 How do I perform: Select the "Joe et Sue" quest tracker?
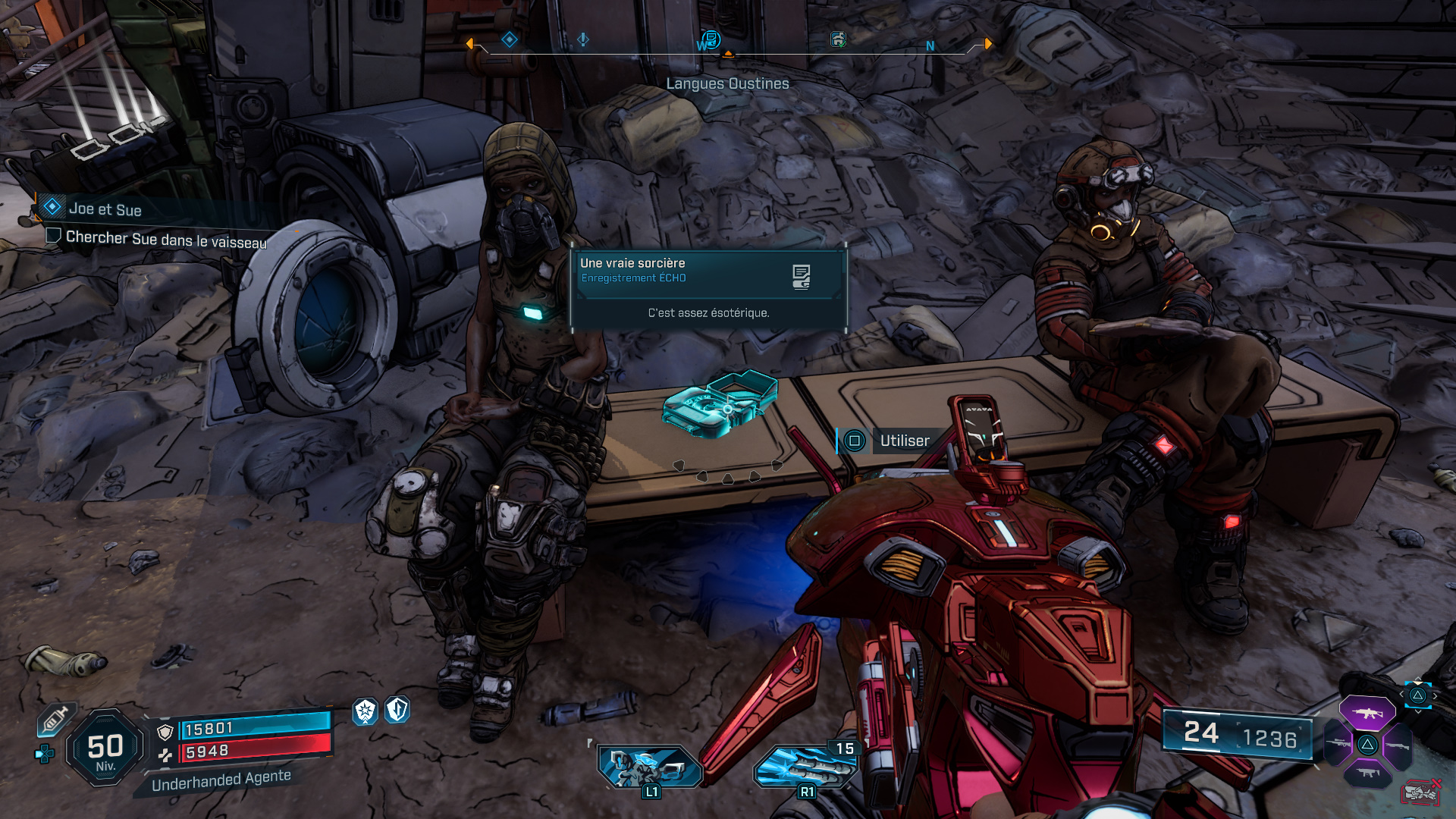[x=105, y=209]
